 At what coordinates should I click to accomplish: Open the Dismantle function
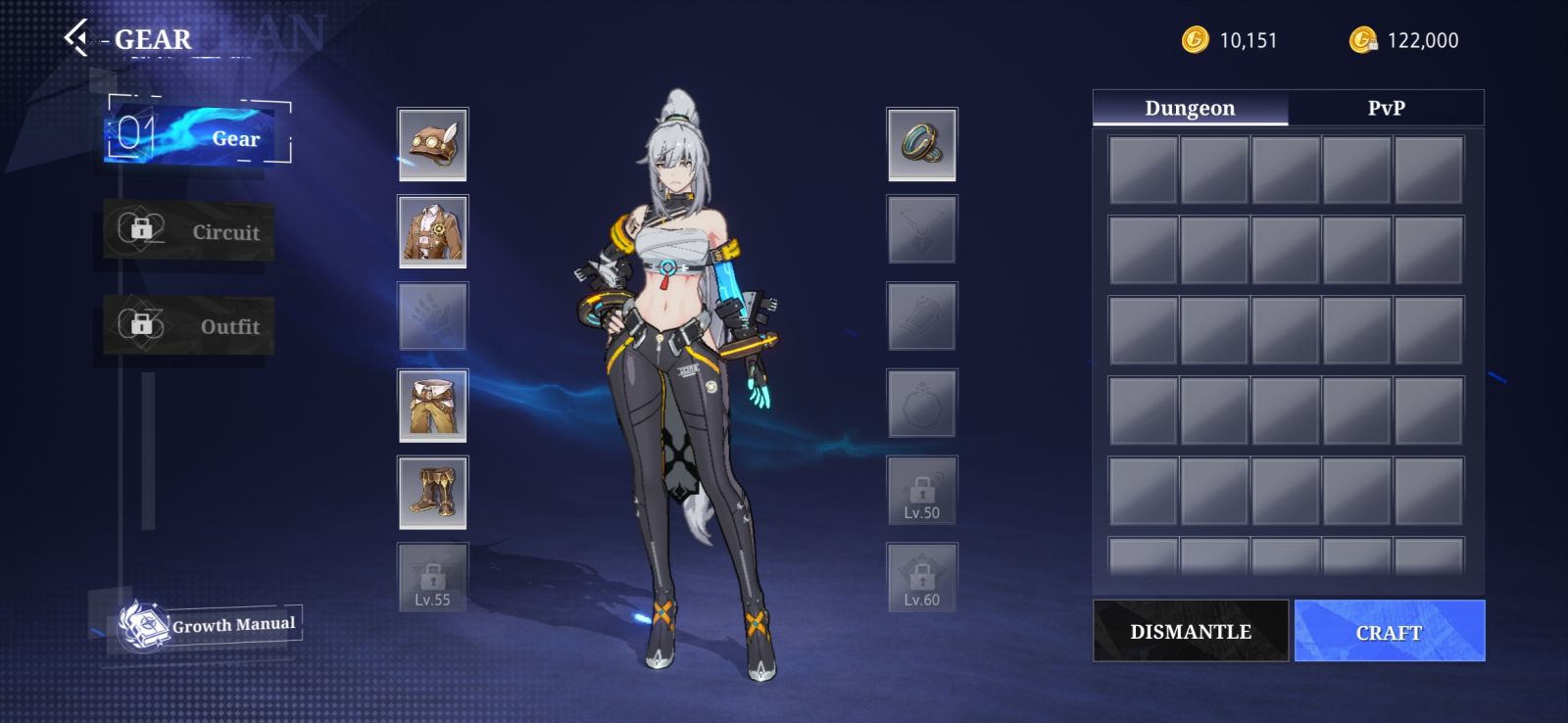1191,631
